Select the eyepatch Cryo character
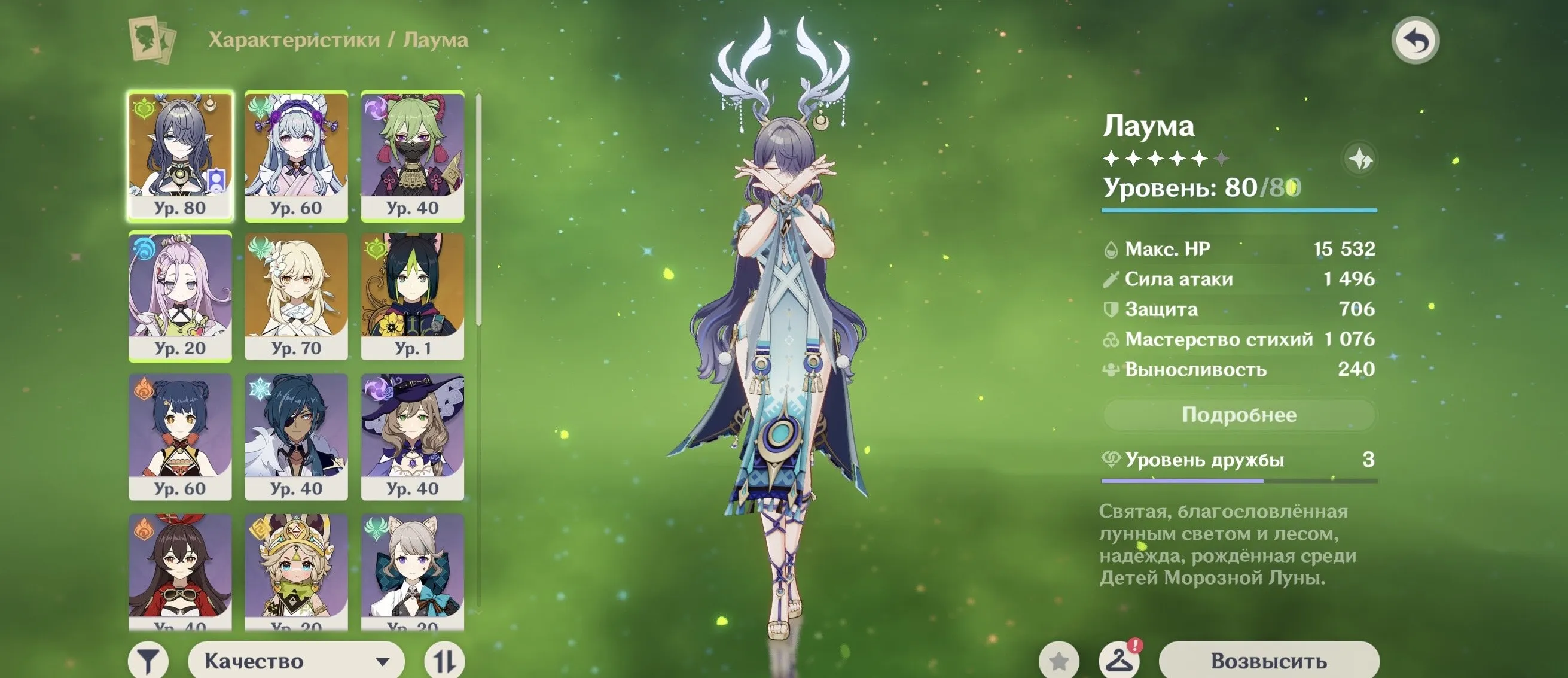1568x678 pixels. coord(297,437)
